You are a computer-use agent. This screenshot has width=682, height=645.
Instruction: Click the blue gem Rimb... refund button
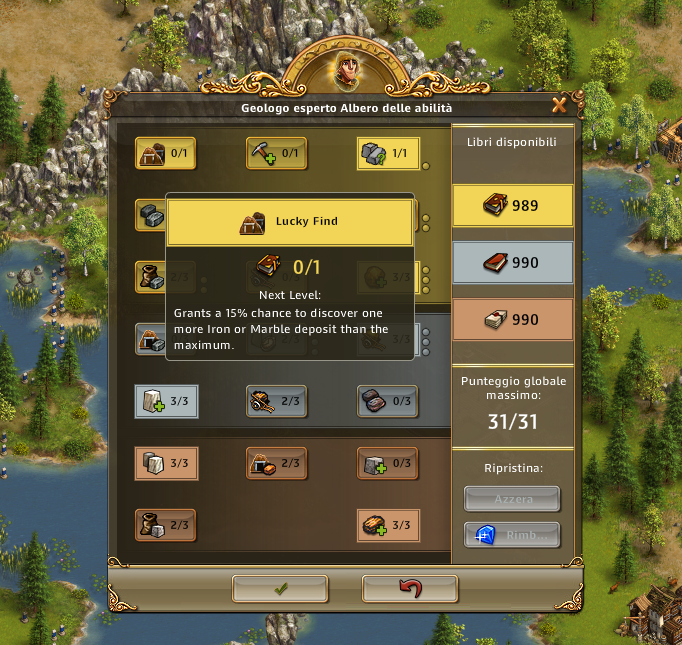[x=512, y=535]
